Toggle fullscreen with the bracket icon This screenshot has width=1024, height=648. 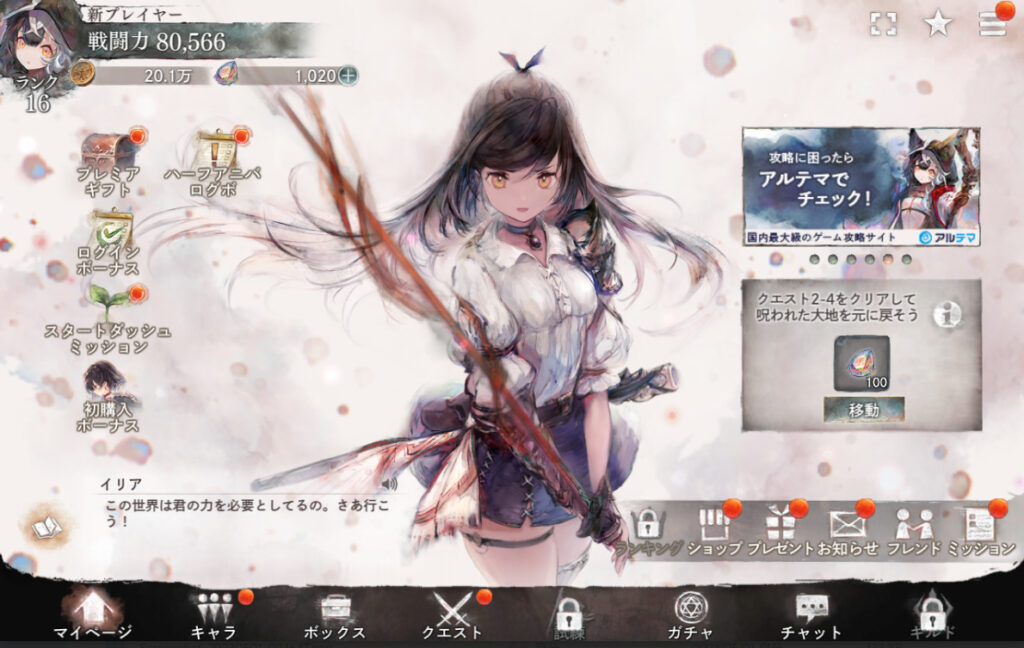(x=883, y=25)
